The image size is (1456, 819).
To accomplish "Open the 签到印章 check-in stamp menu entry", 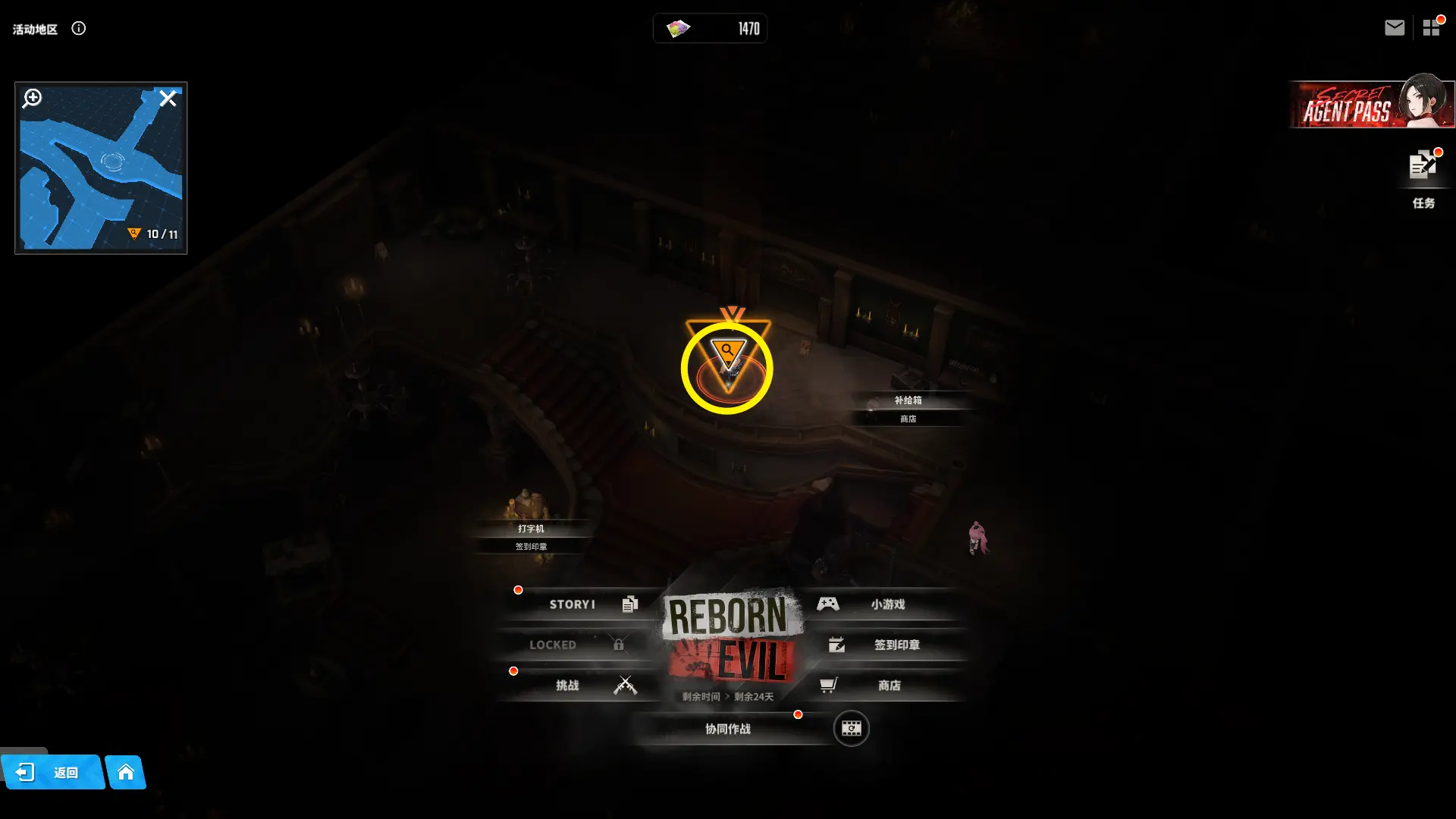I will [x=883, y=645].
